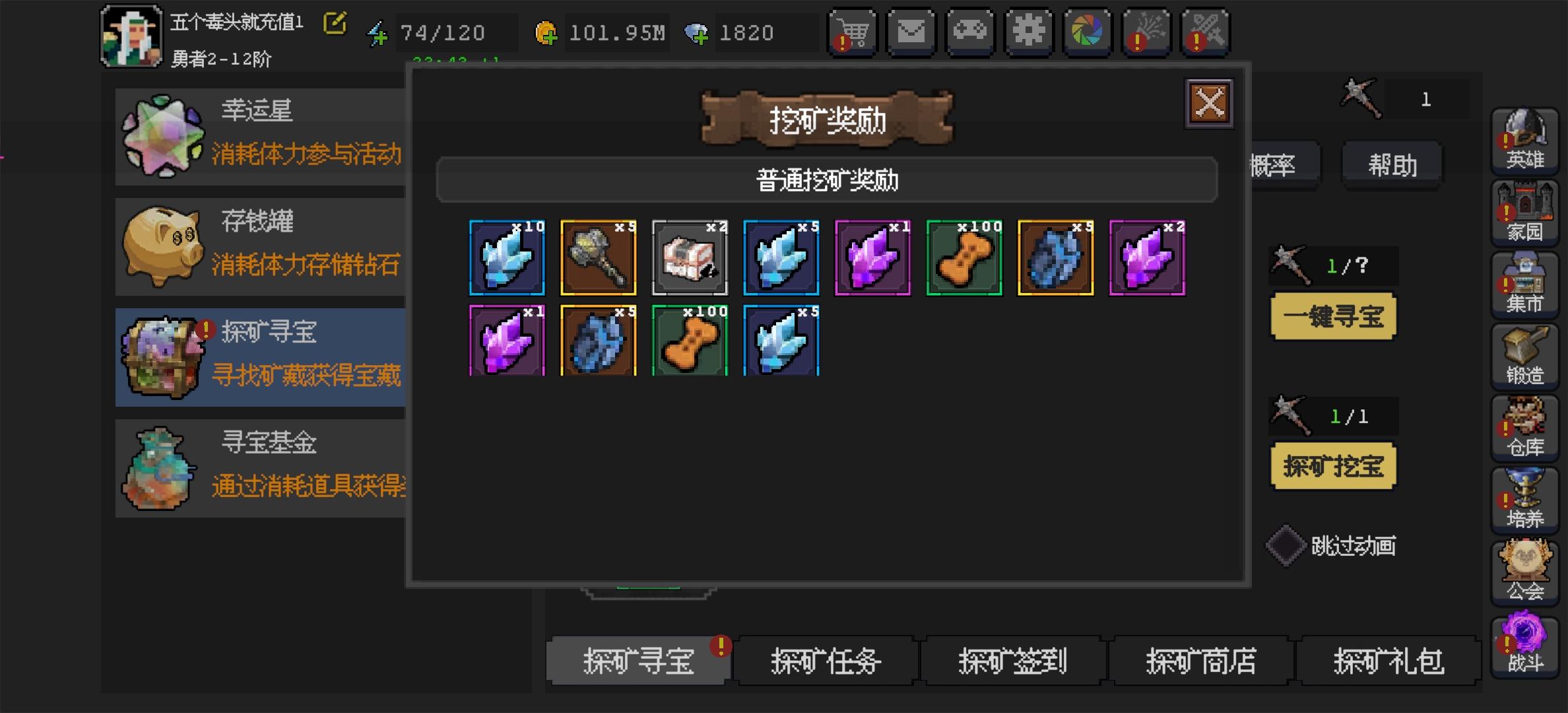The image size is (1568, 713).
Task: Switch to the 探矿签到 tab
Action: (1012, 662)
